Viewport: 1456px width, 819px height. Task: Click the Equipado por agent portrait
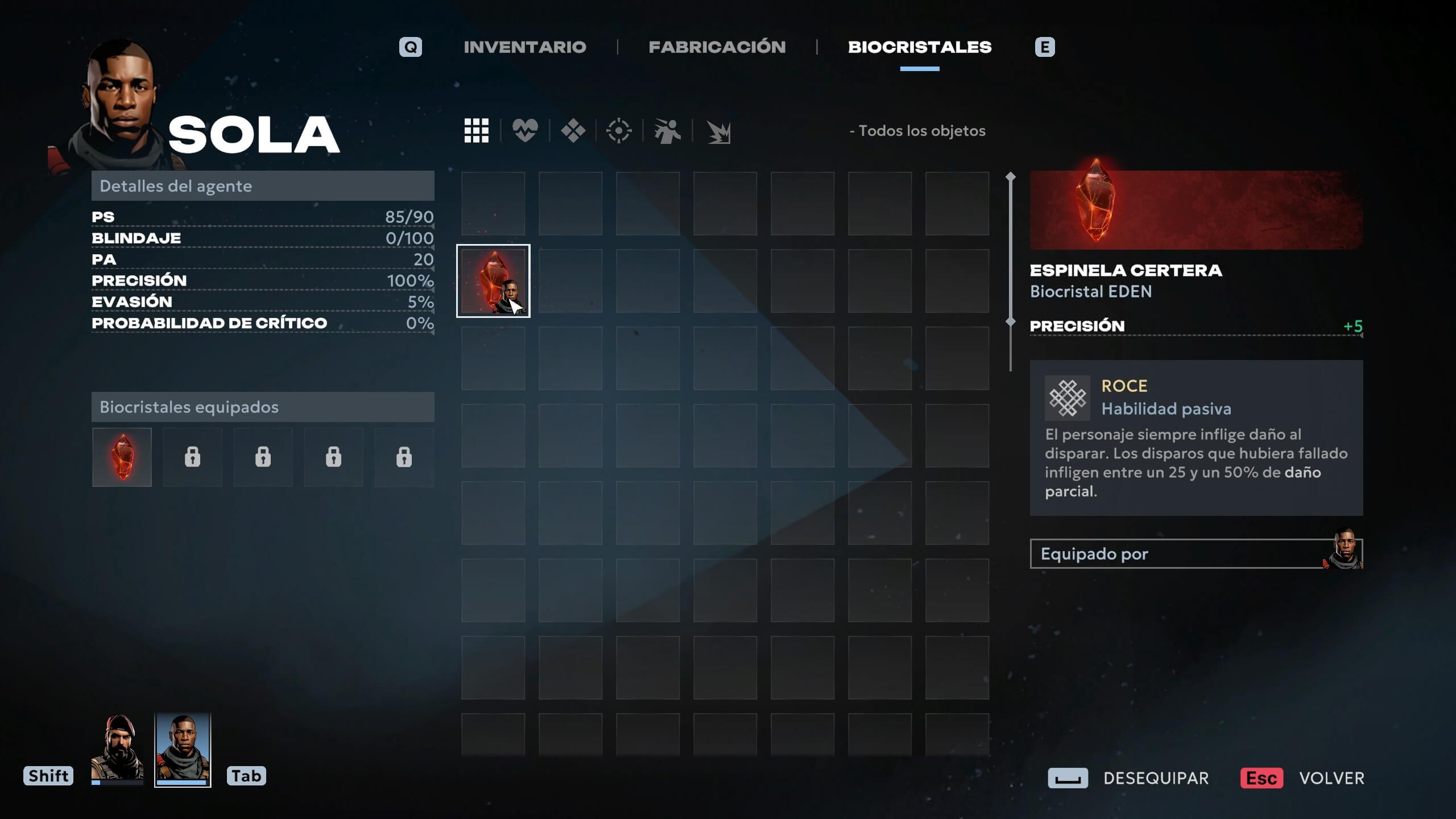[x=1345, y=551]
